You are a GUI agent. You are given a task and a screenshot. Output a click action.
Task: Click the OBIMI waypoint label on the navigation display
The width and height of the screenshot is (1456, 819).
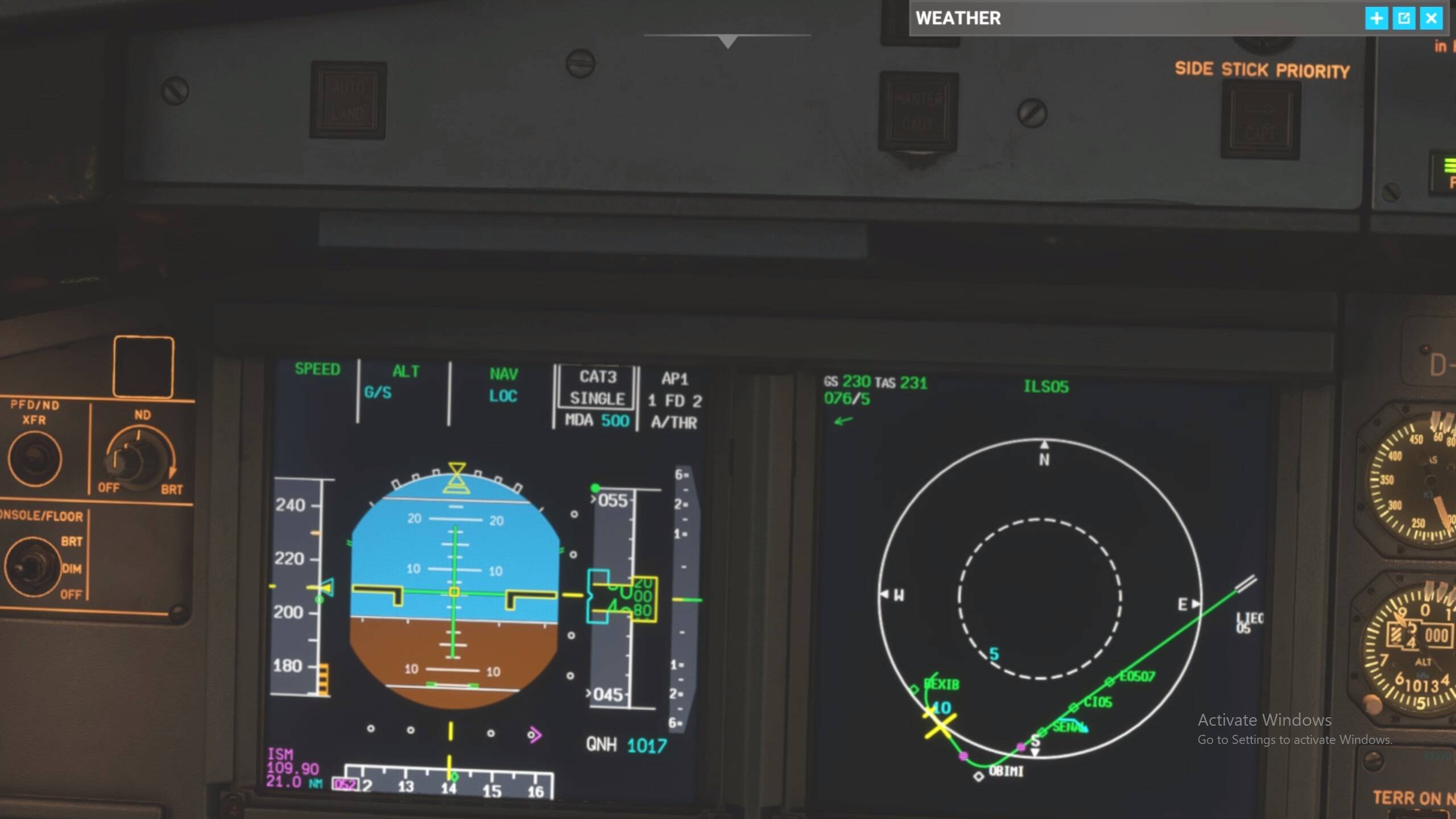pos(1007,772)
